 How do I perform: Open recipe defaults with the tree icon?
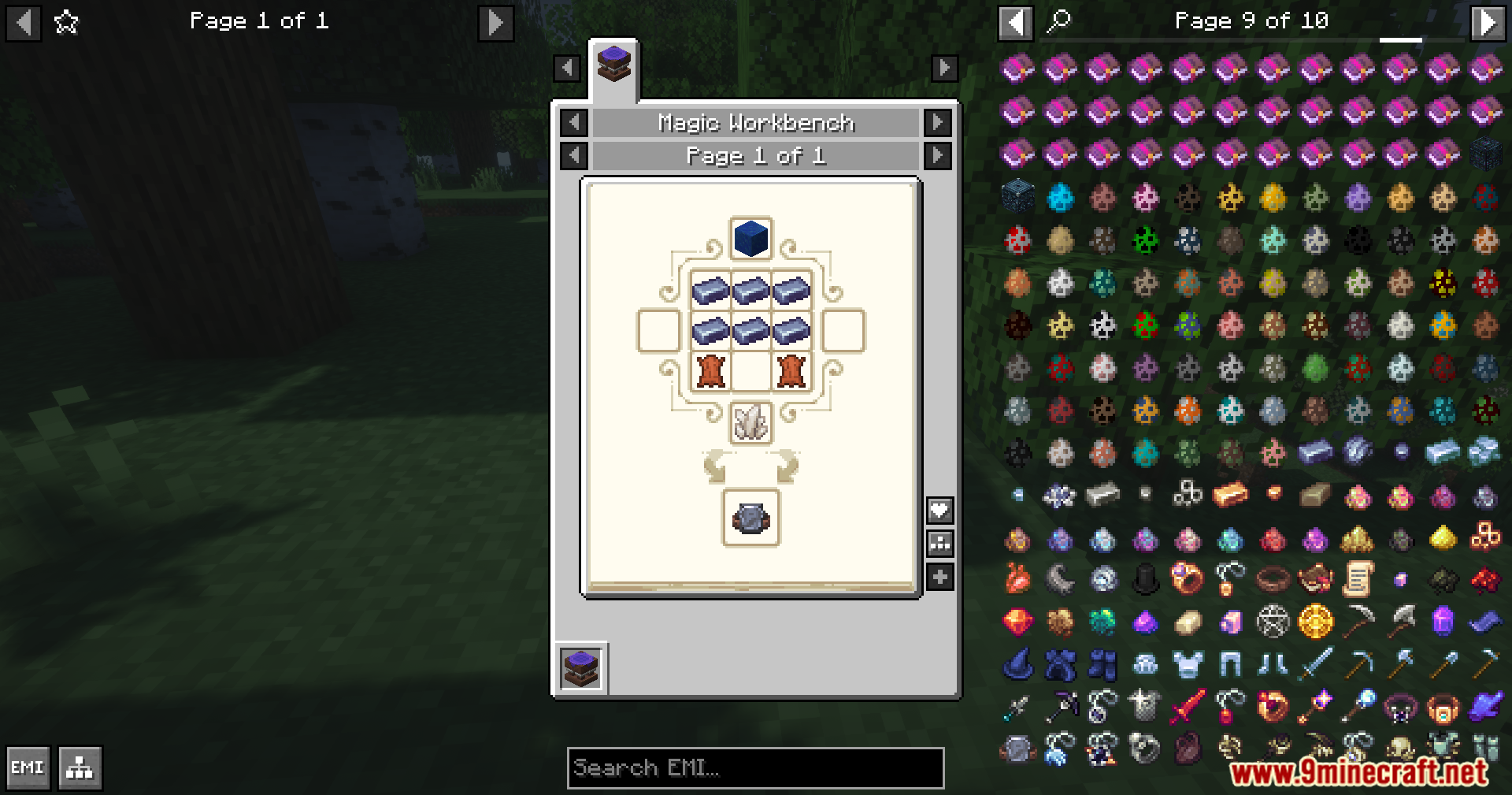(x=939, y=543)
